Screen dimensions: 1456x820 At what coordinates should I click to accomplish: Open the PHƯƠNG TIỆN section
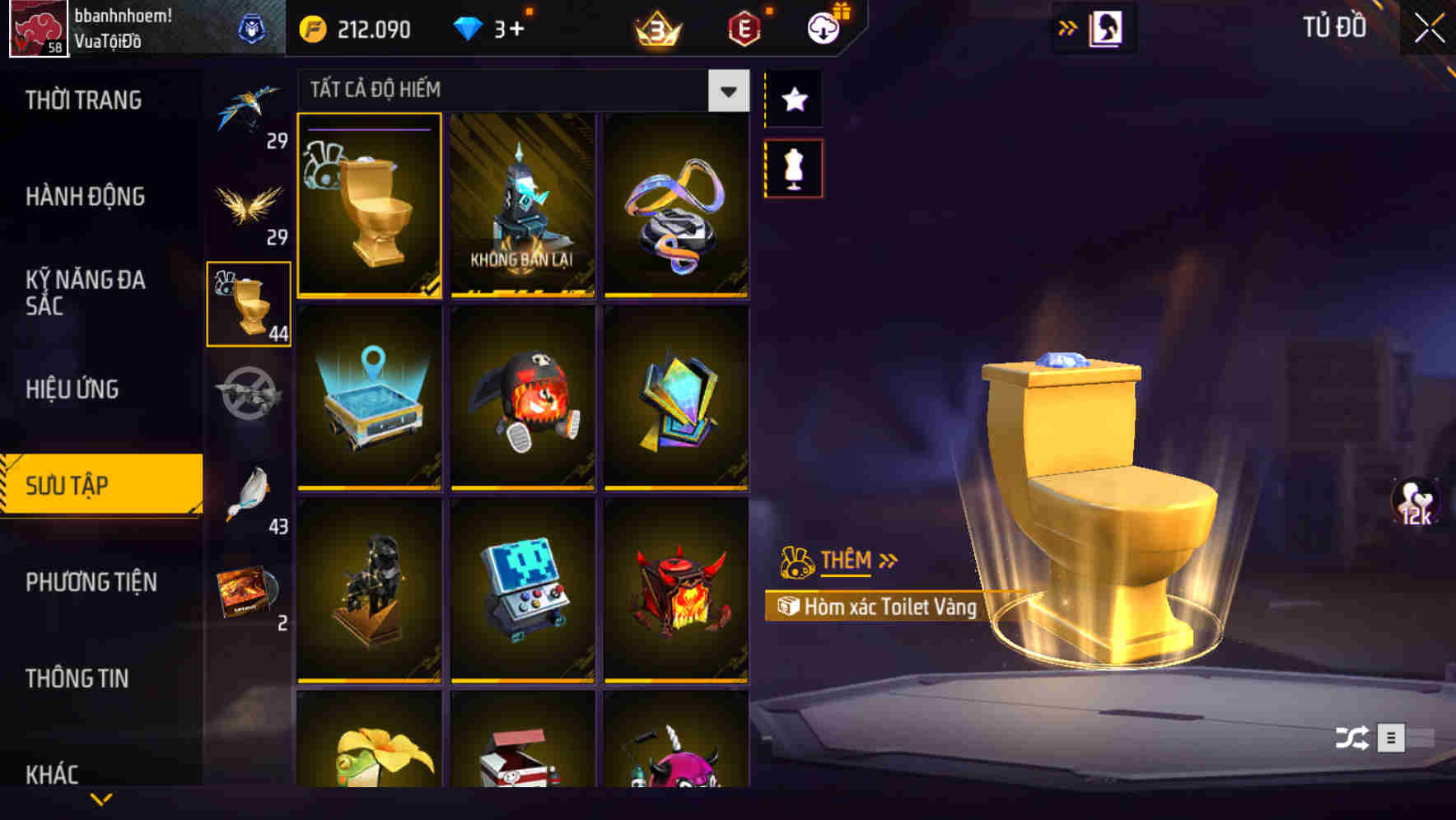(x=91, y=582)
